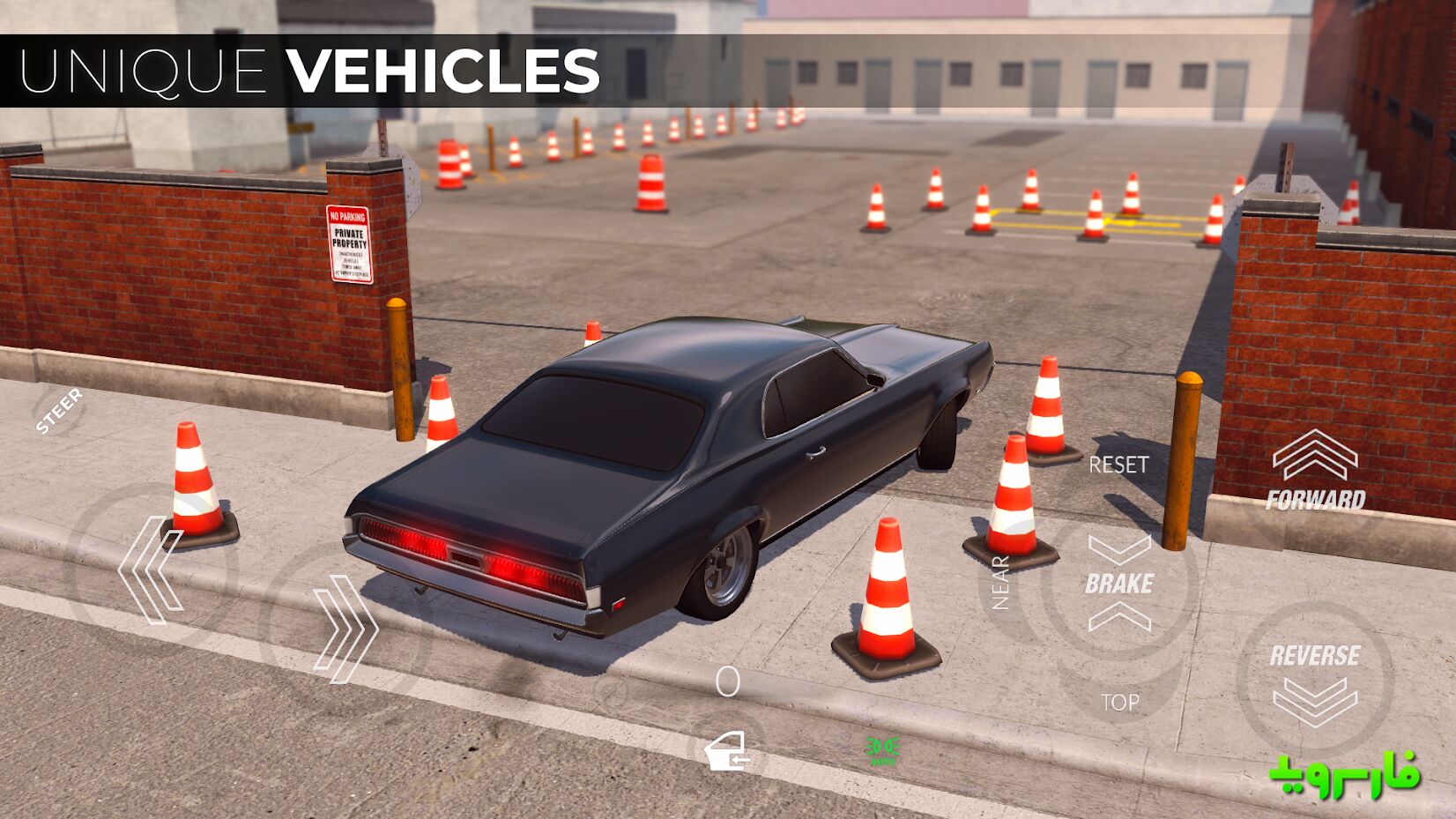The height and width of the screenshot is (819, 1456).
Task: Switch to the TOP camera view
Action: [1119, 703]
